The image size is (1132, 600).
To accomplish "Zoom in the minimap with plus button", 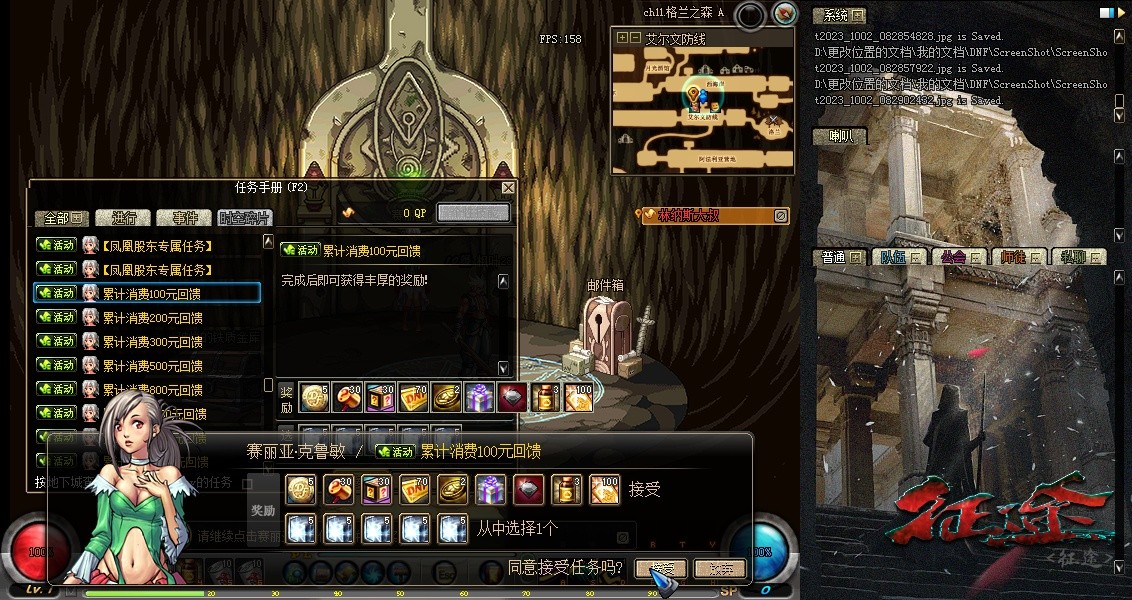I will [622, 38].
